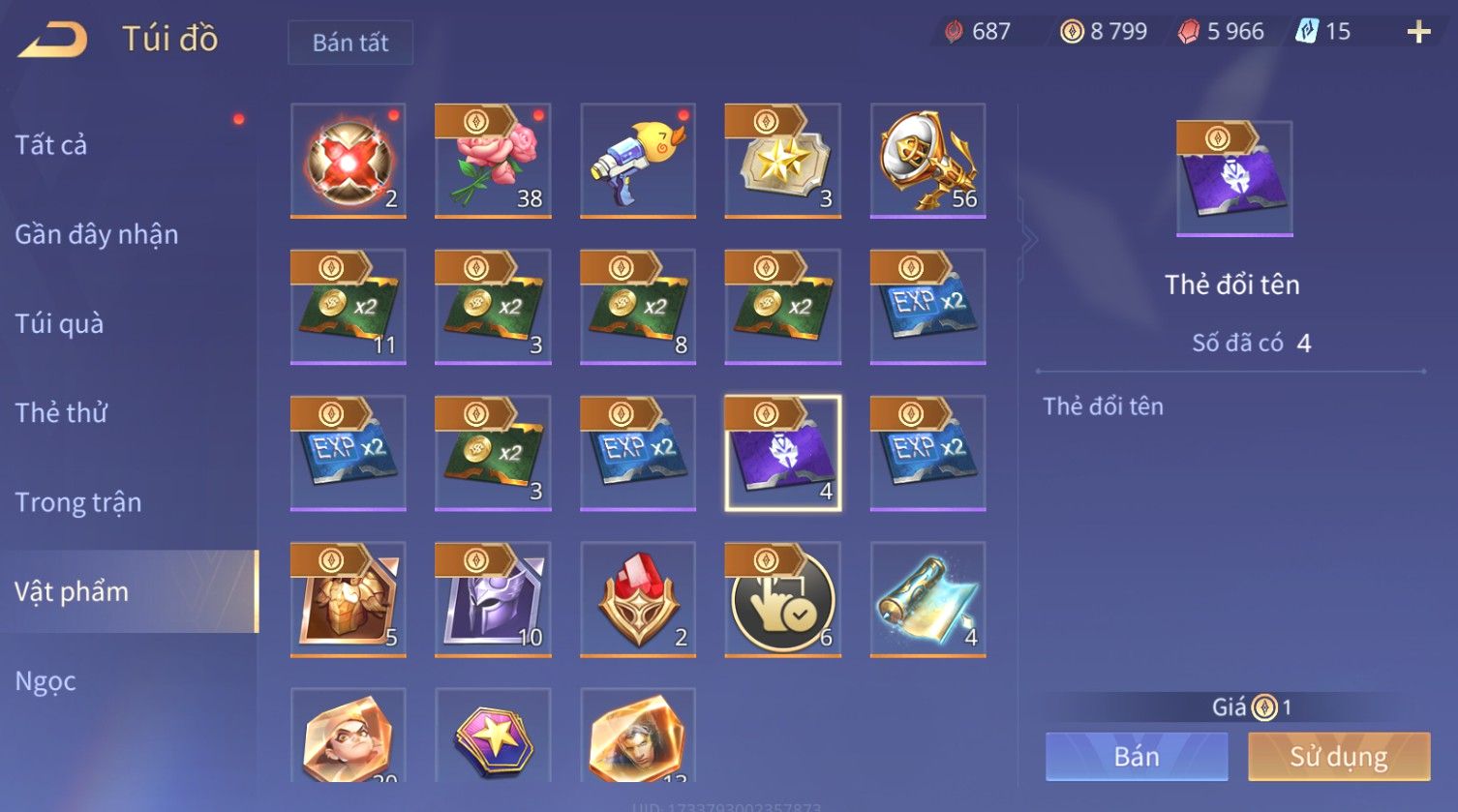Click the Bán tất button
Image resolution: width=1458 pixels, height=812 pixels.
click(350, 43)
